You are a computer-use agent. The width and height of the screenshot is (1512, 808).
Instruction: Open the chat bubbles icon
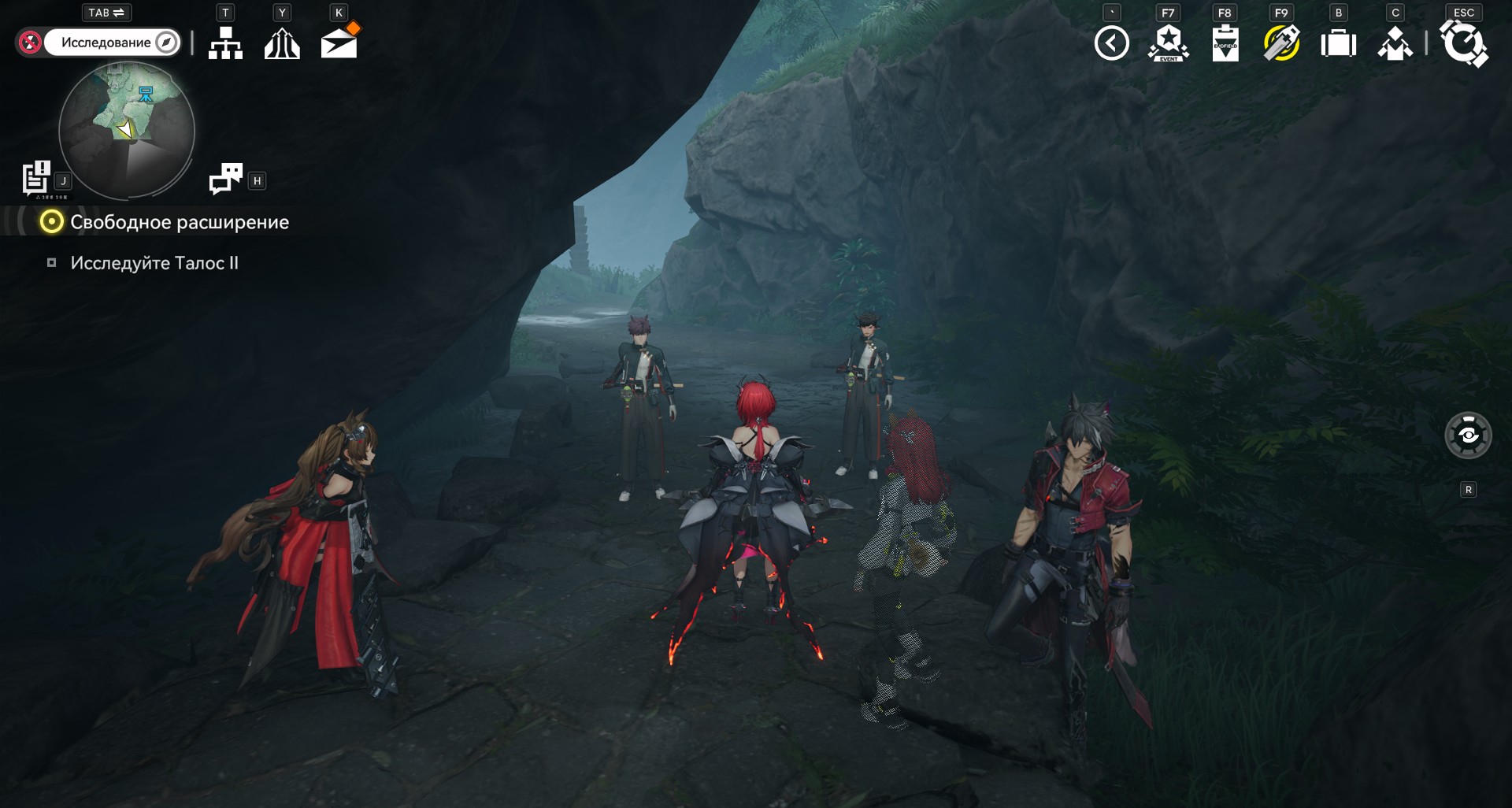226,179
